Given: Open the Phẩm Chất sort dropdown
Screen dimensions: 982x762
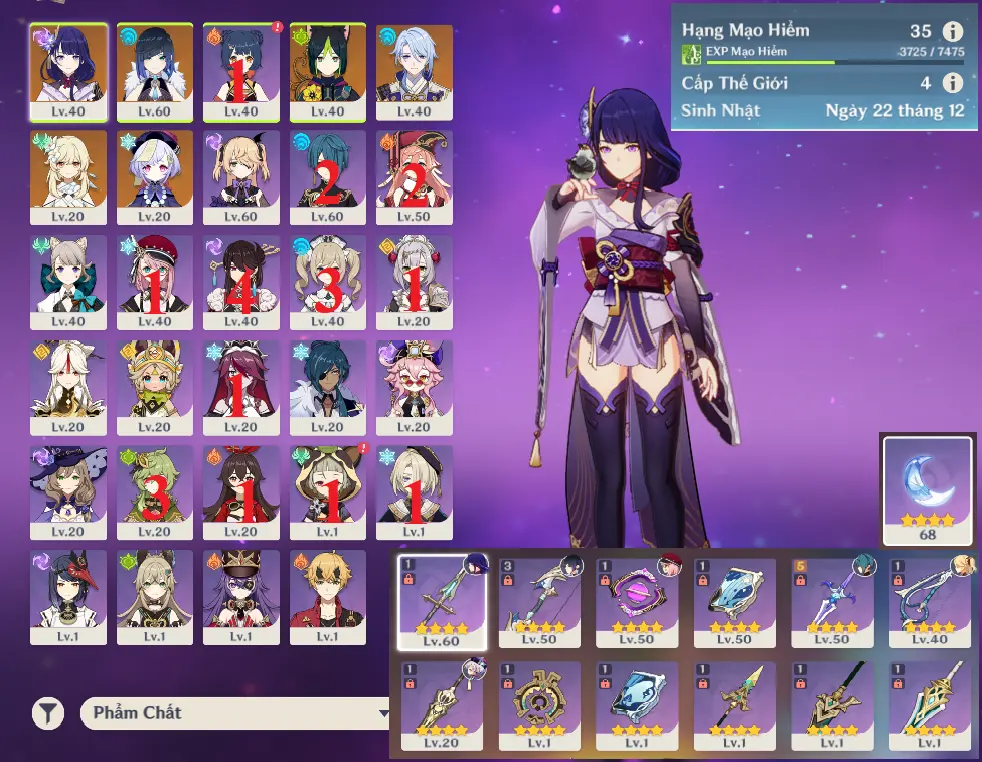Looking at the screenshot, I should pos(235,713).
